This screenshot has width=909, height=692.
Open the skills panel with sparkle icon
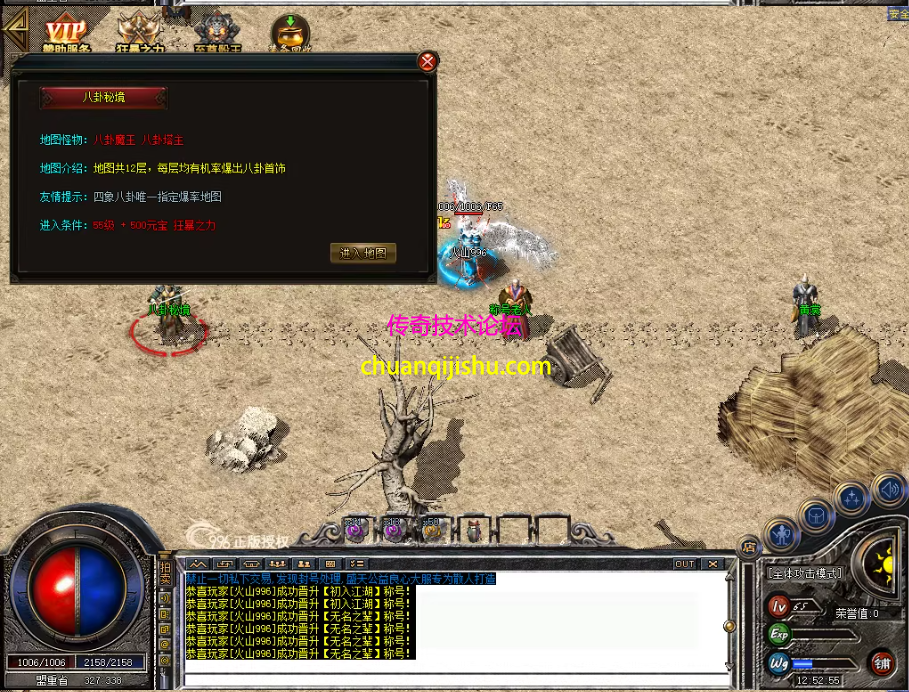tap(852, 497)
